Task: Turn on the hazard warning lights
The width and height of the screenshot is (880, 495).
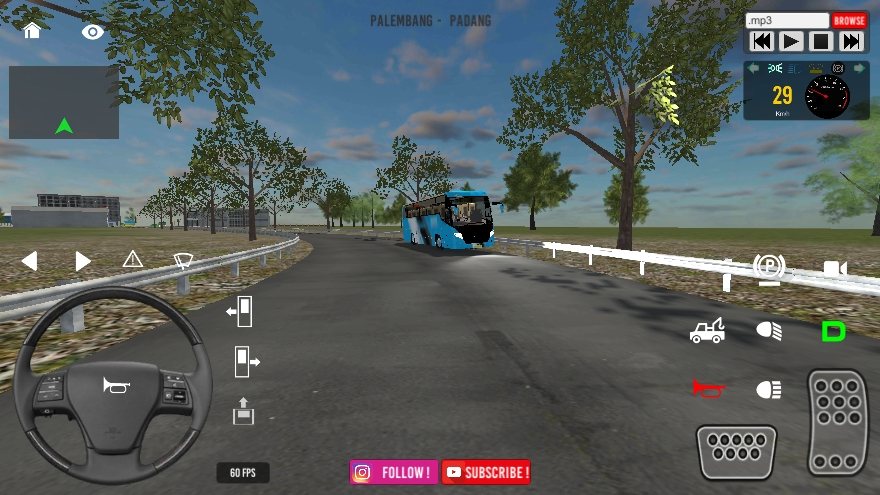Action: point(133,260)
